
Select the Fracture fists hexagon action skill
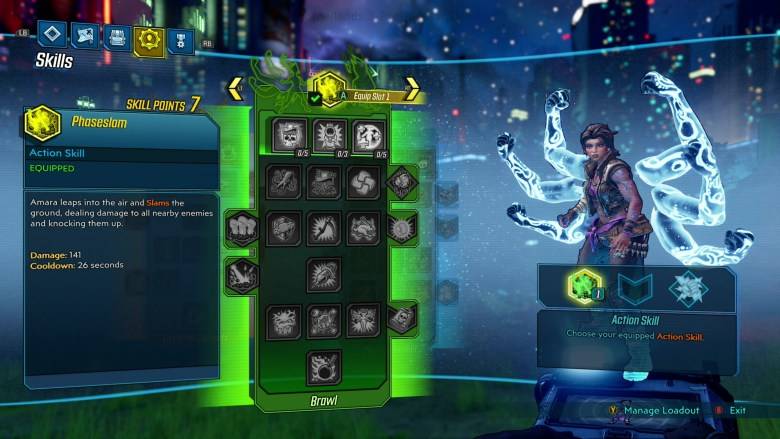(241, 228)
